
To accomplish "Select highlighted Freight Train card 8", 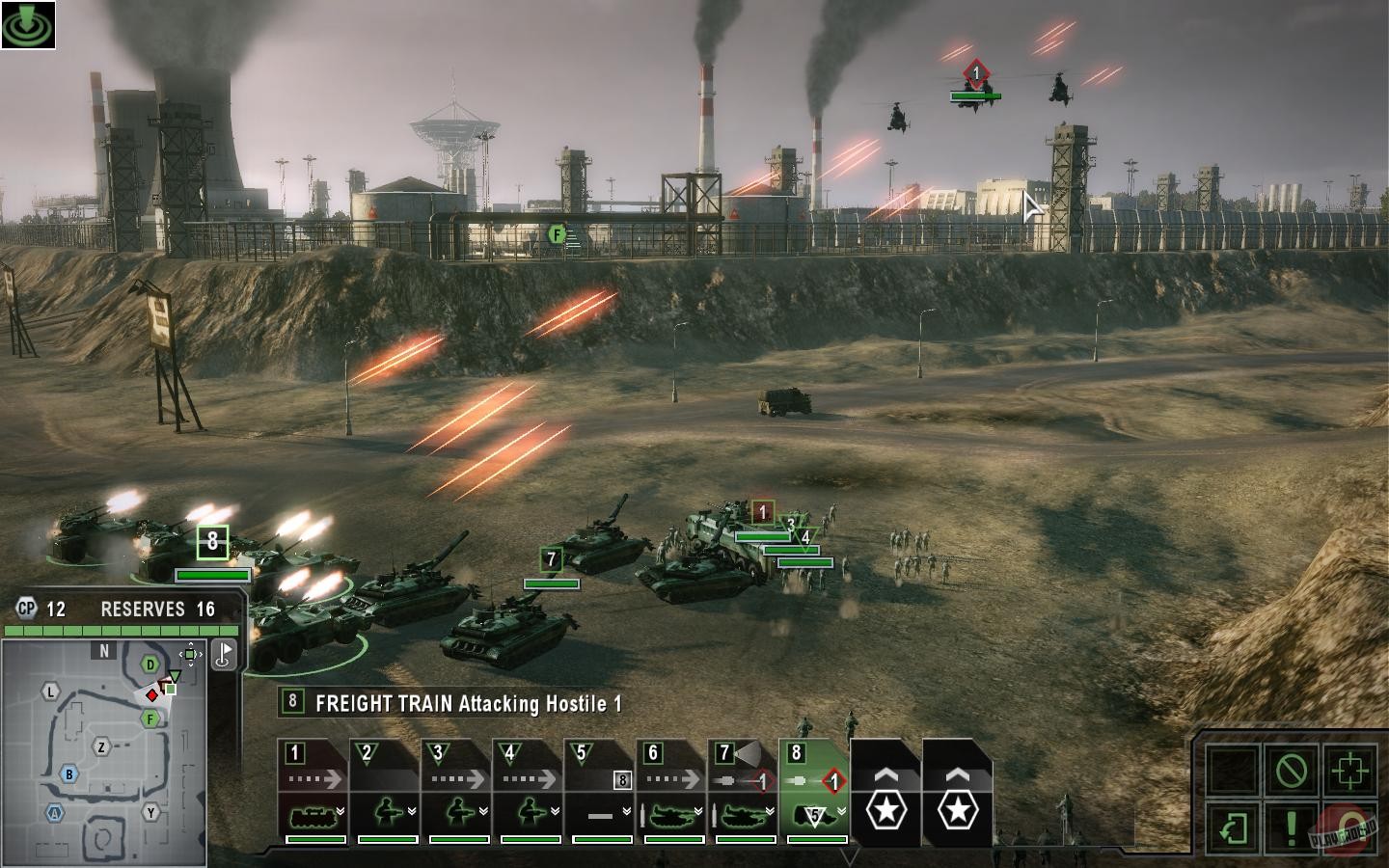I will [814, 791].
